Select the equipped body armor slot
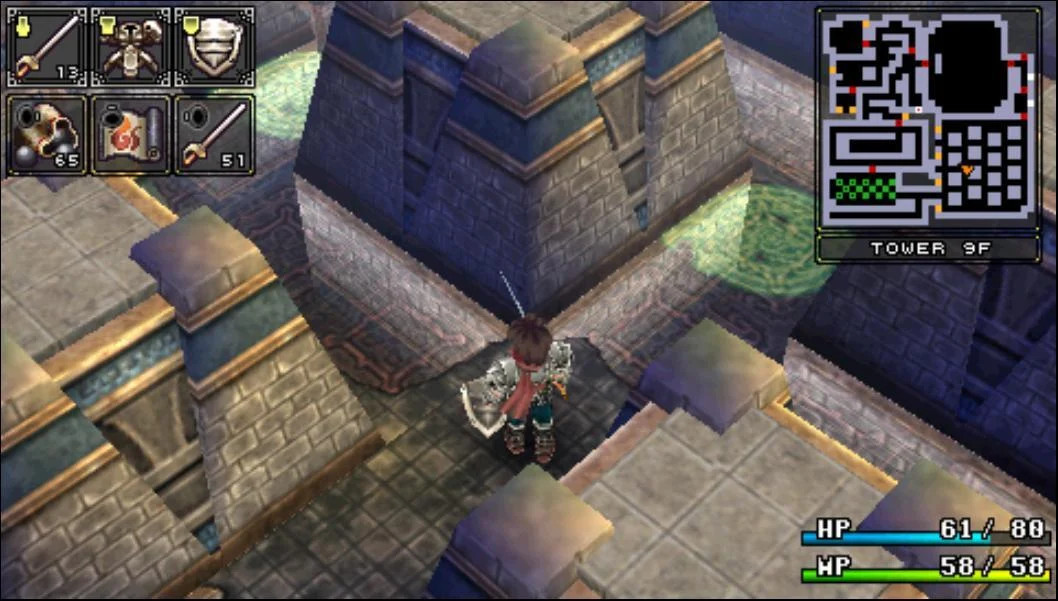Screen dimensions: 1058x601 click(x=131, y=47)
